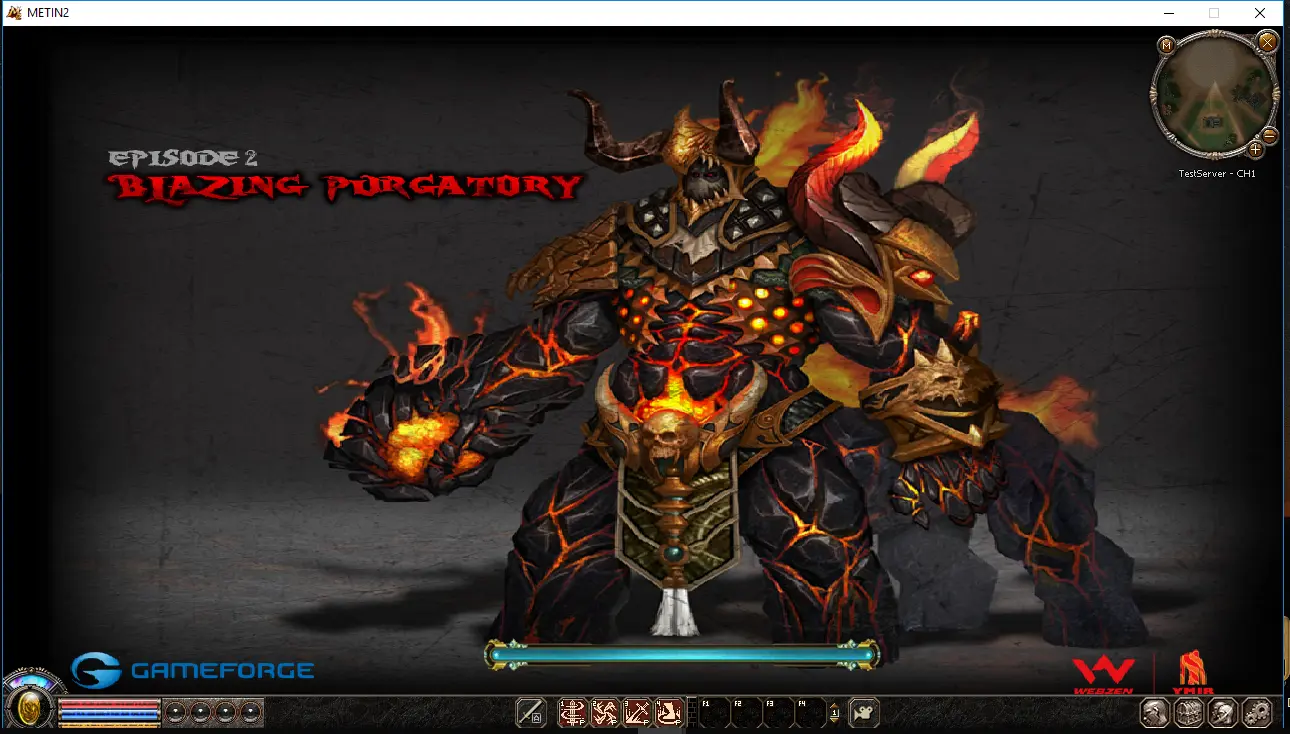Activate the spinning skill in quickslot 1

[572, 712]
